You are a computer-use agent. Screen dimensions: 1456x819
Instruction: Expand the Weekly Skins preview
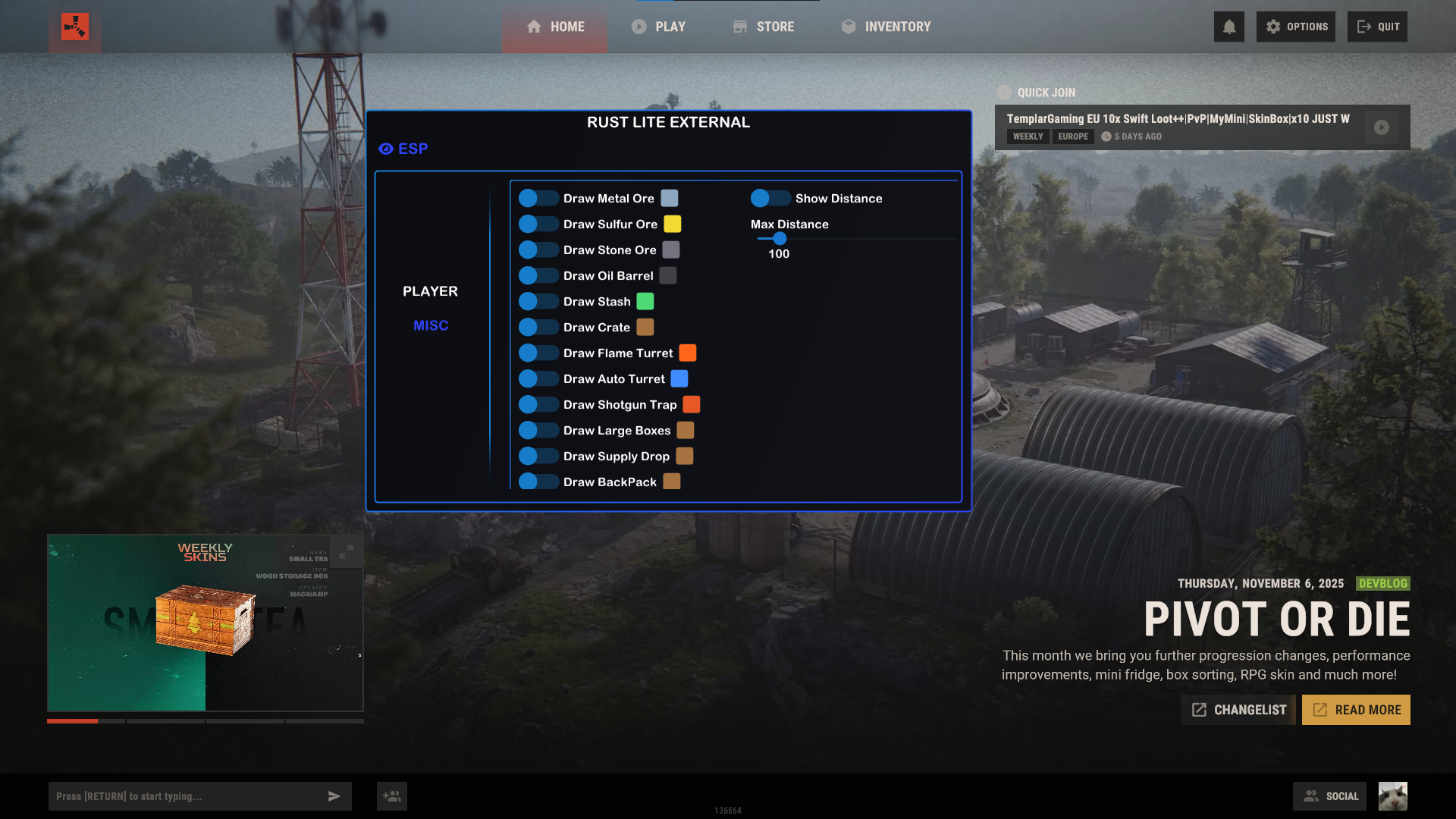346,552
